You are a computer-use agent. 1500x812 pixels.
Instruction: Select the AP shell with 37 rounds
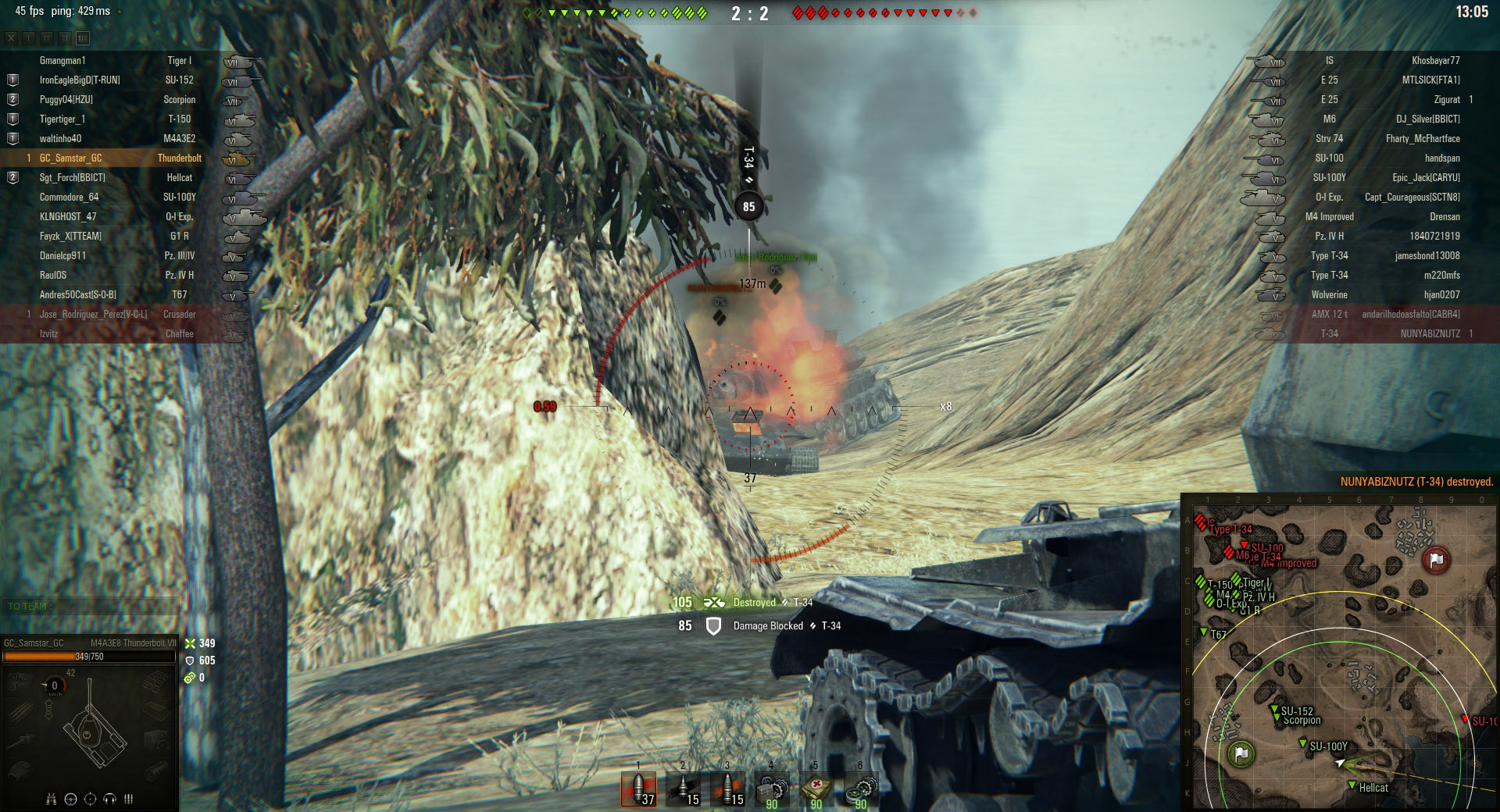tap(638, 789)
